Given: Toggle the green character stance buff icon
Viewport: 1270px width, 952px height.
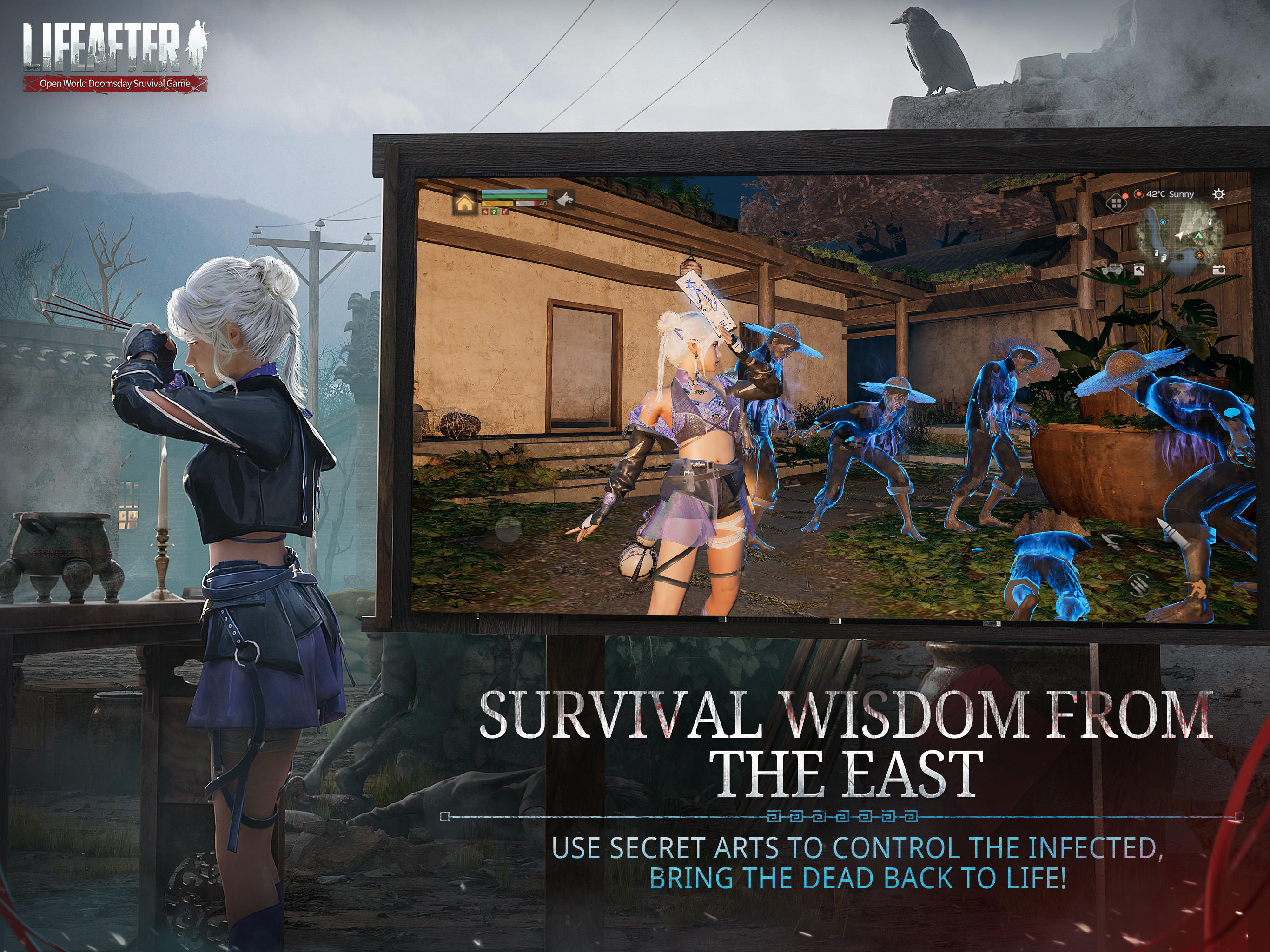Looking at the screenshot, I should tap(494, 212).
